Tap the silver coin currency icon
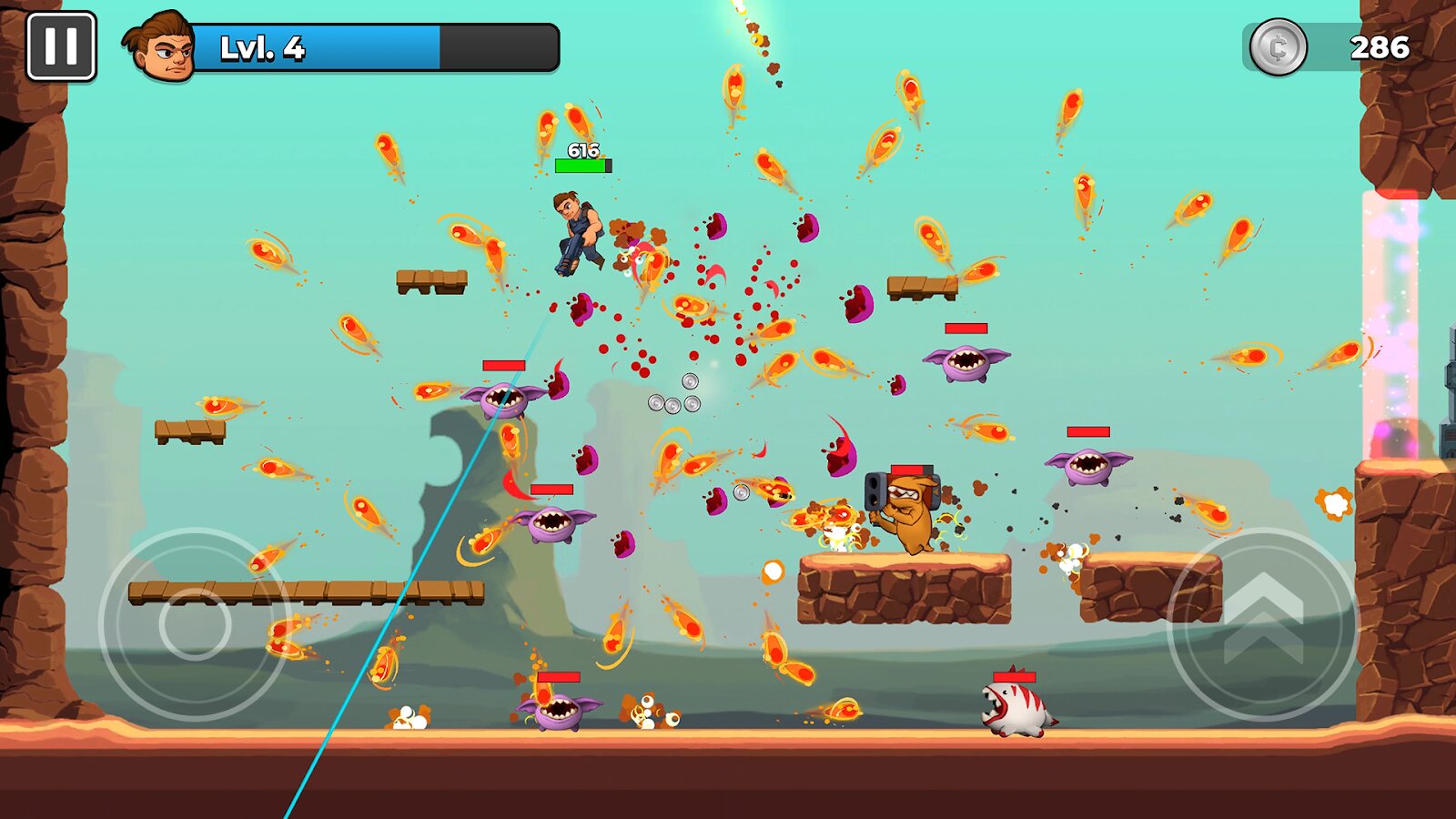The image size is (1456, 819). point(1278,47)
